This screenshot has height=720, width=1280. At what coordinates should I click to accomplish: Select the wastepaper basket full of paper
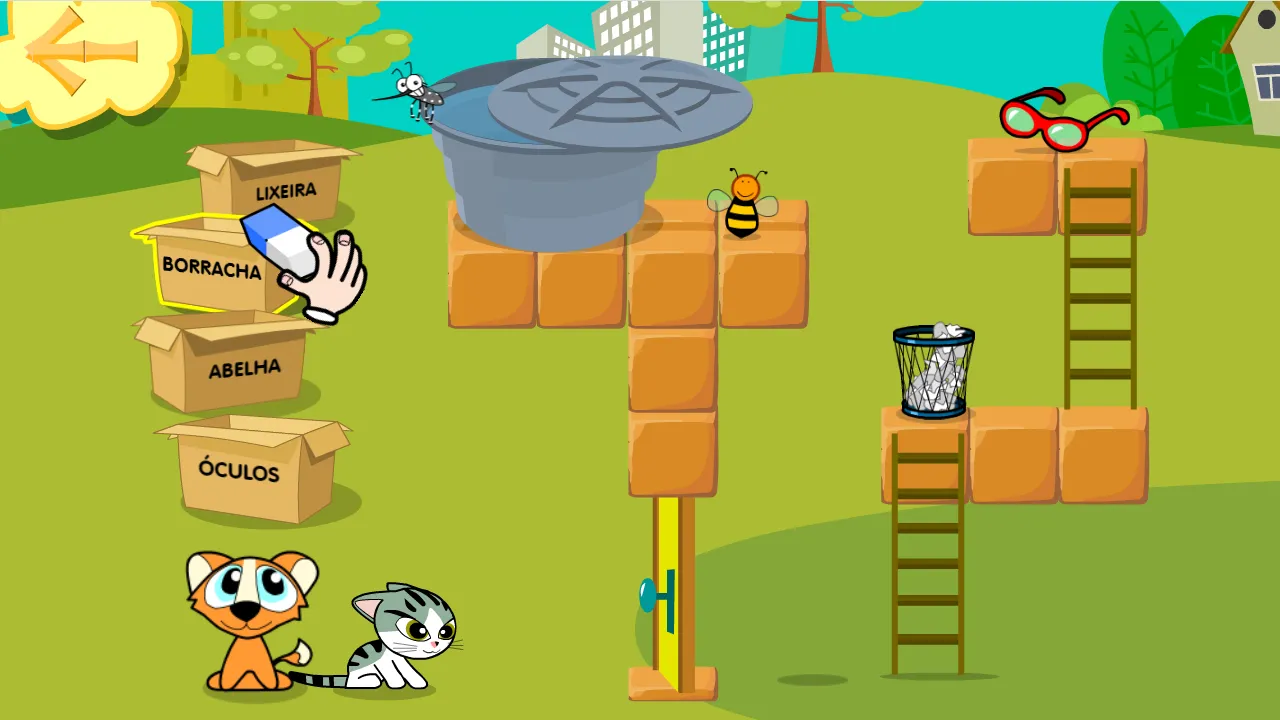pos(932,370)
